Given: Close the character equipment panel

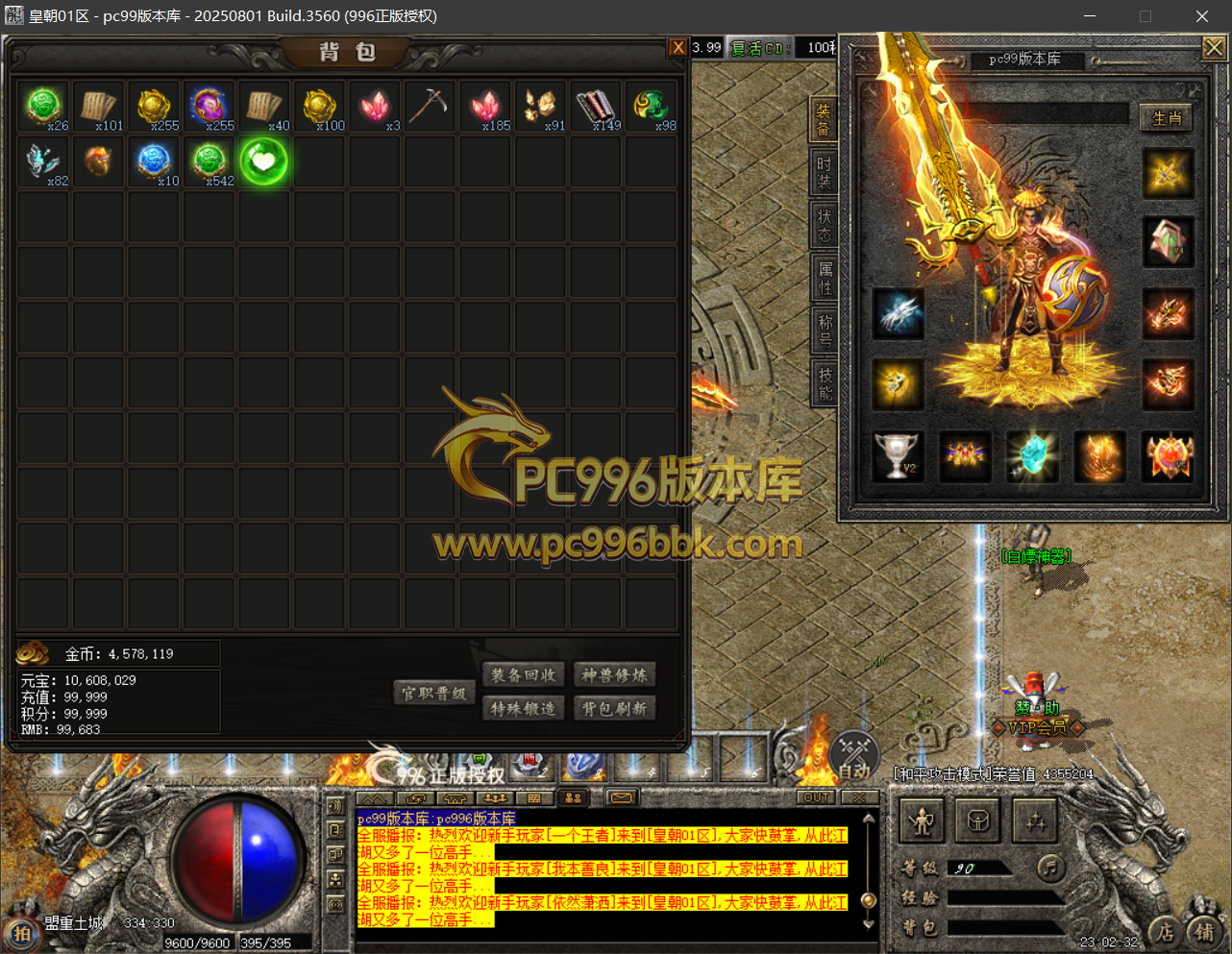Looking at the screenshot, I should 1214,47.
